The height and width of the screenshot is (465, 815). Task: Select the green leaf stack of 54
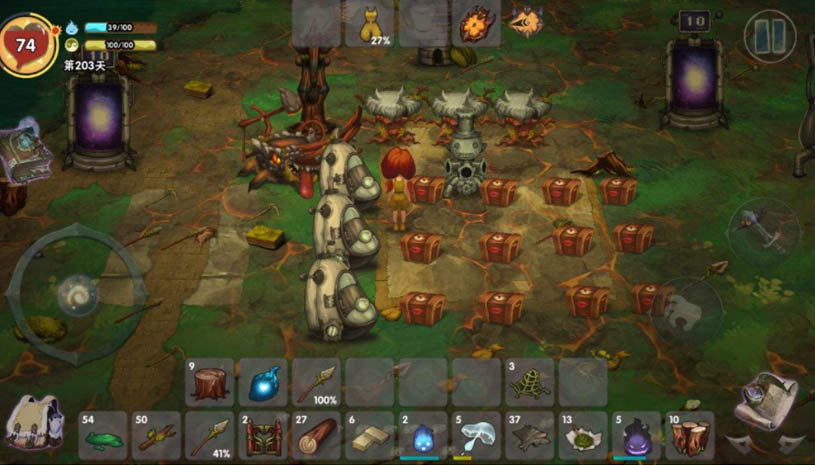(103, 436)
